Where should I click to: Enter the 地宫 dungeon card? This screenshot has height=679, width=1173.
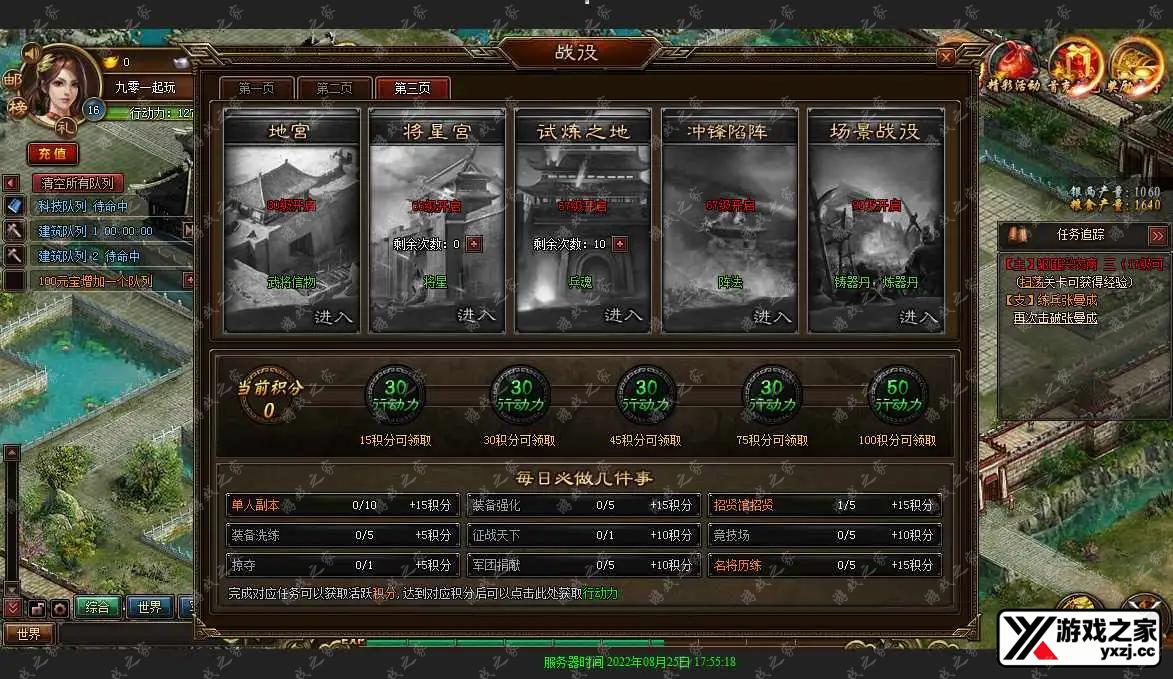(x=333, y=316)
